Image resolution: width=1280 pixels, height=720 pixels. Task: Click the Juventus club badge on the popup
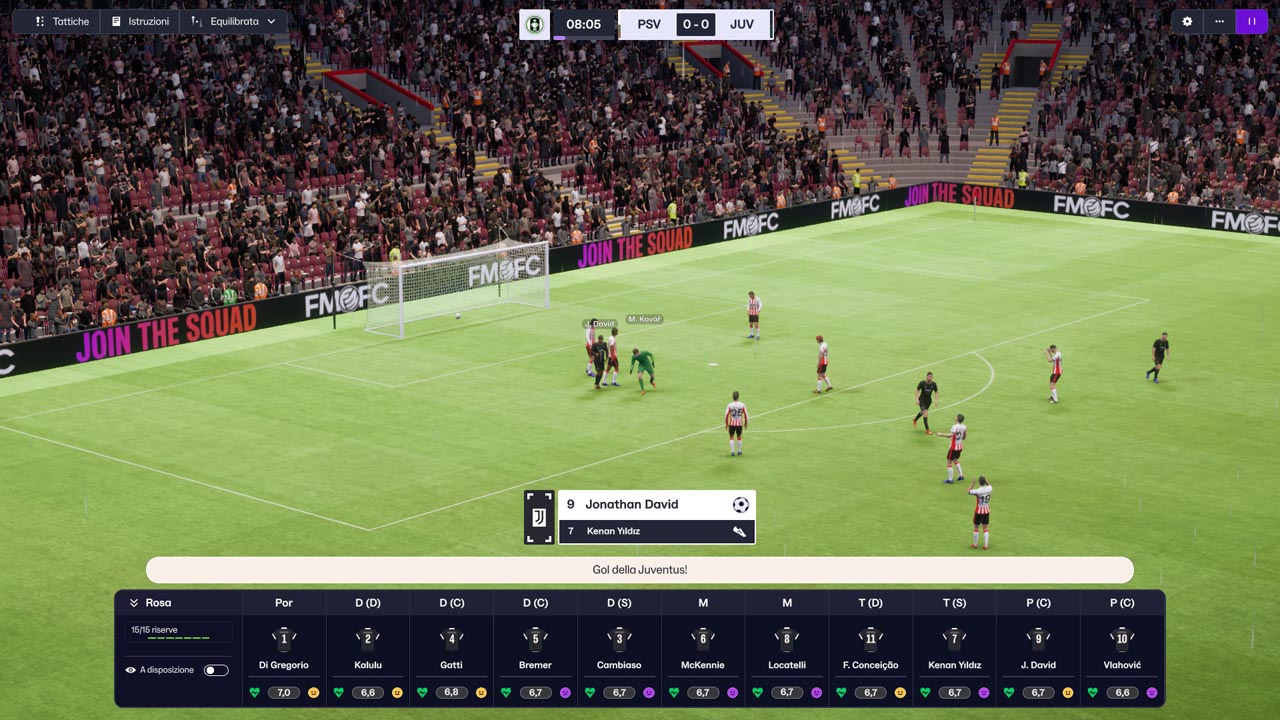click(x=539, y=517)
